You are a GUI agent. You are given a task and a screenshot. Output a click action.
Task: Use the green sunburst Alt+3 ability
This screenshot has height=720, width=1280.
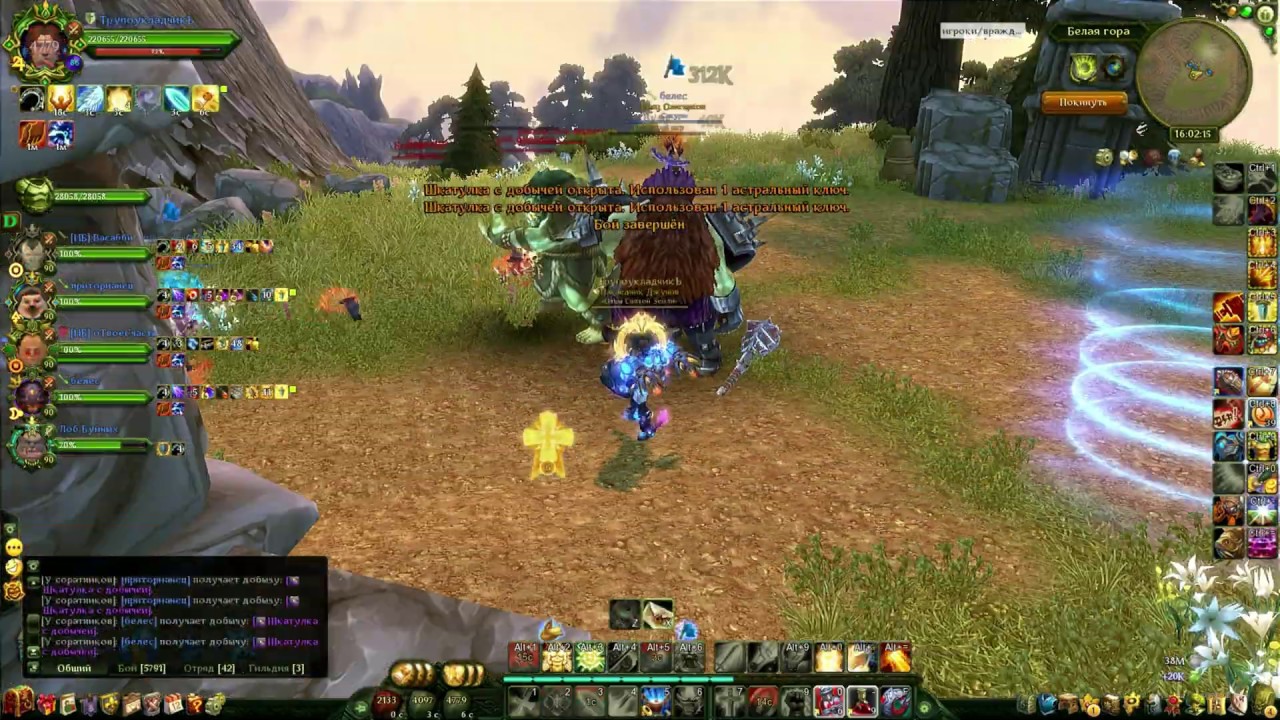[x=590, y=657]
